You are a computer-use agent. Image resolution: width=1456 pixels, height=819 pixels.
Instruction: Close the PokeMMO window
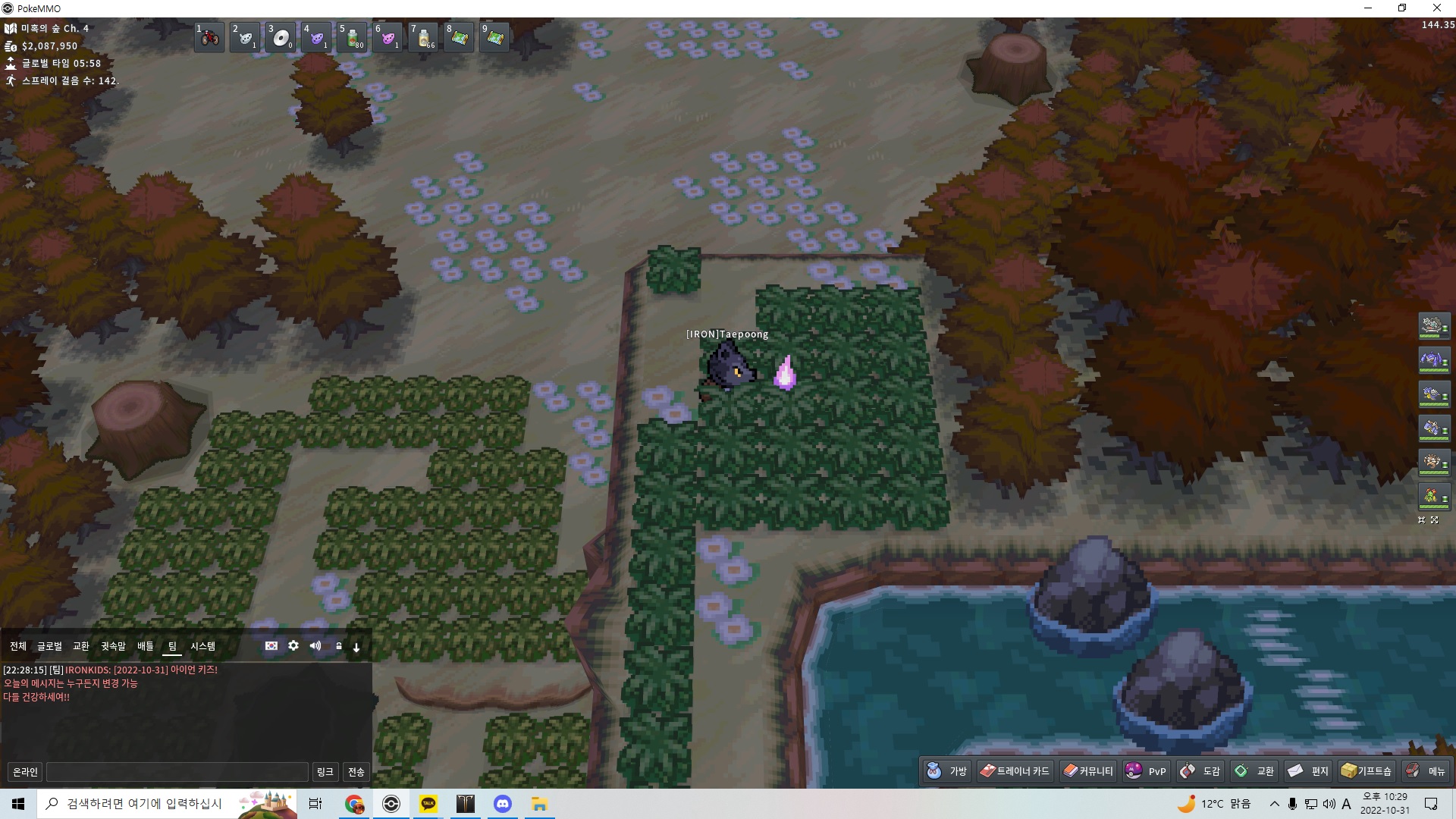click(1436, 8)
